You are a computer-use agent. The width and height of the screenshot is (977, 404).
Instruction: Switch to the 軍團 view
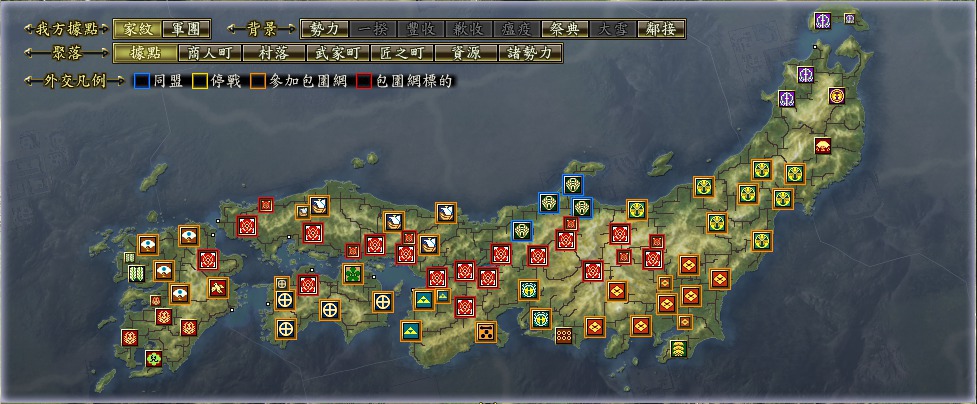[x=181, y=29]
